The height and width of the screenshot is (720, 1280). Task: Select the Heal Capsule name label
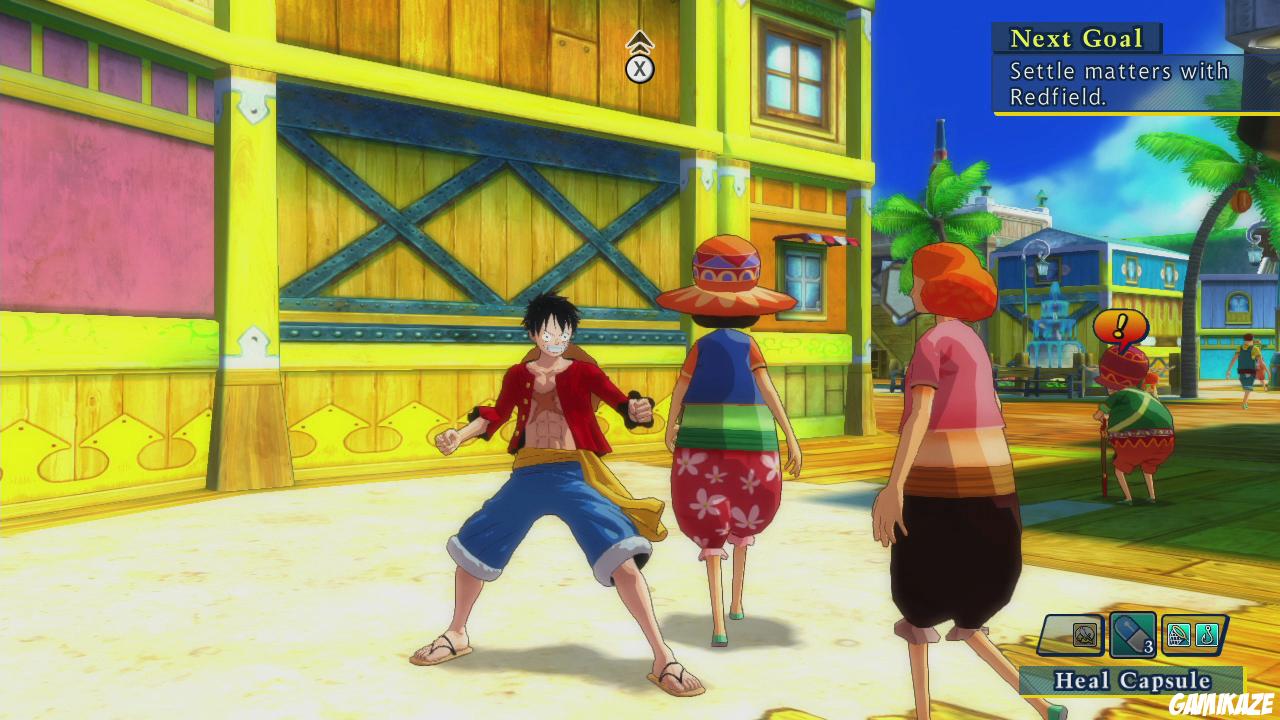pos(1131,678)
